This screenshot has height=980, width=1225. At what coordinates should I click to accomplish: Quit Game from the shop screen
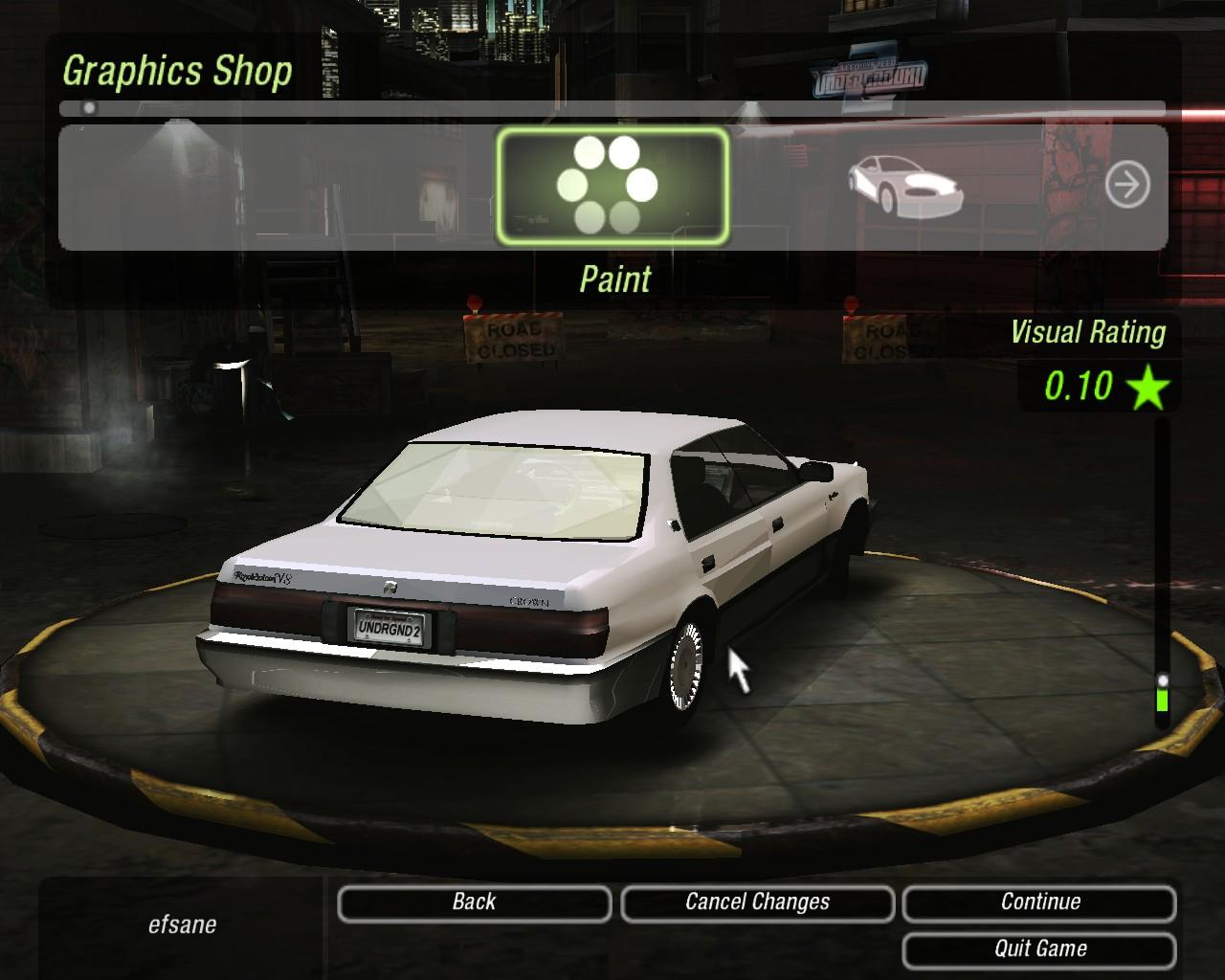tap(1039, 949)
